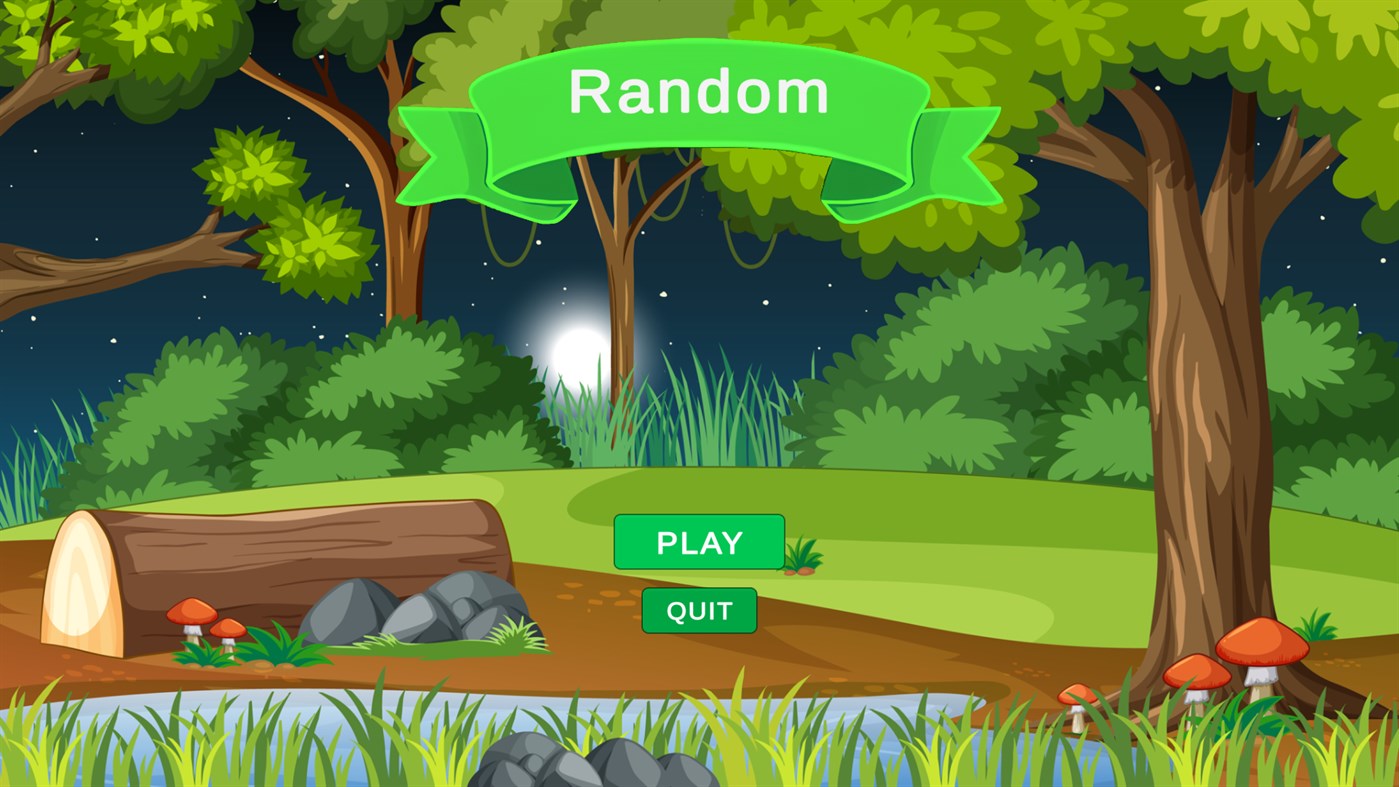
Task: Select the Random title banner
Action: click(x=699, y=93)
